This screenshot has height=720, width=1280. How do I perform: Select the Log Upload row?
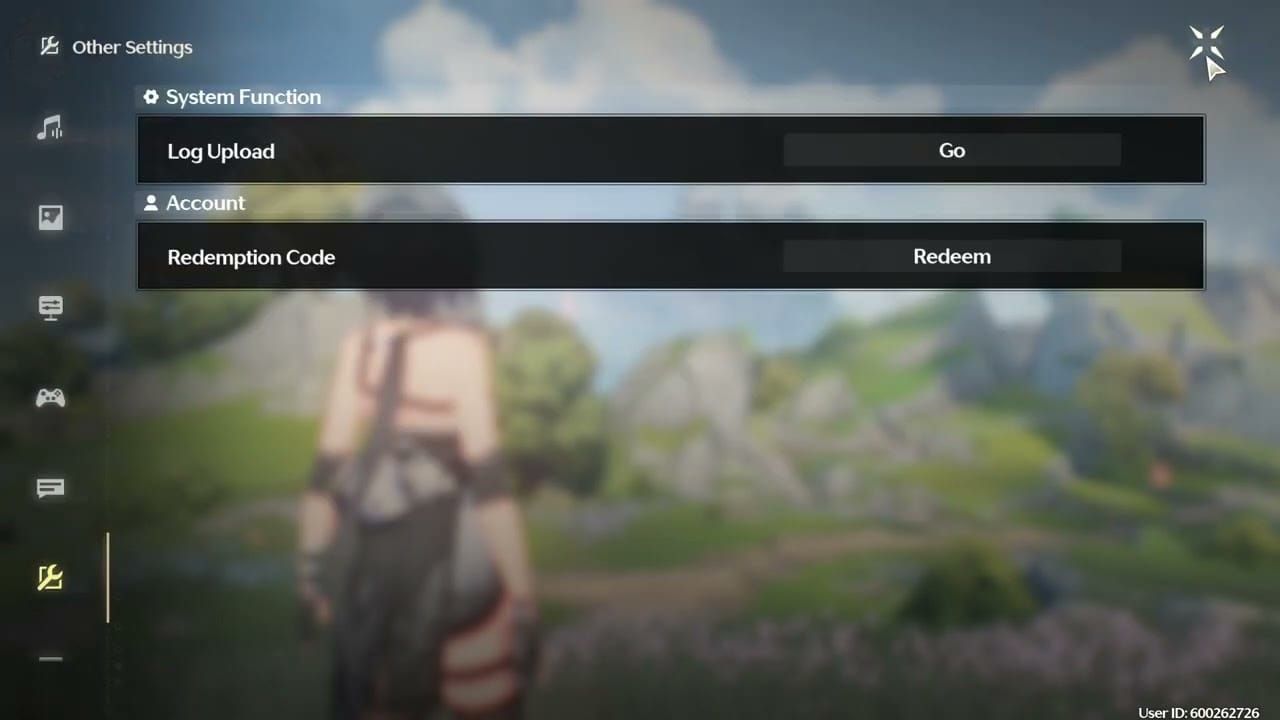pos(670,150)
